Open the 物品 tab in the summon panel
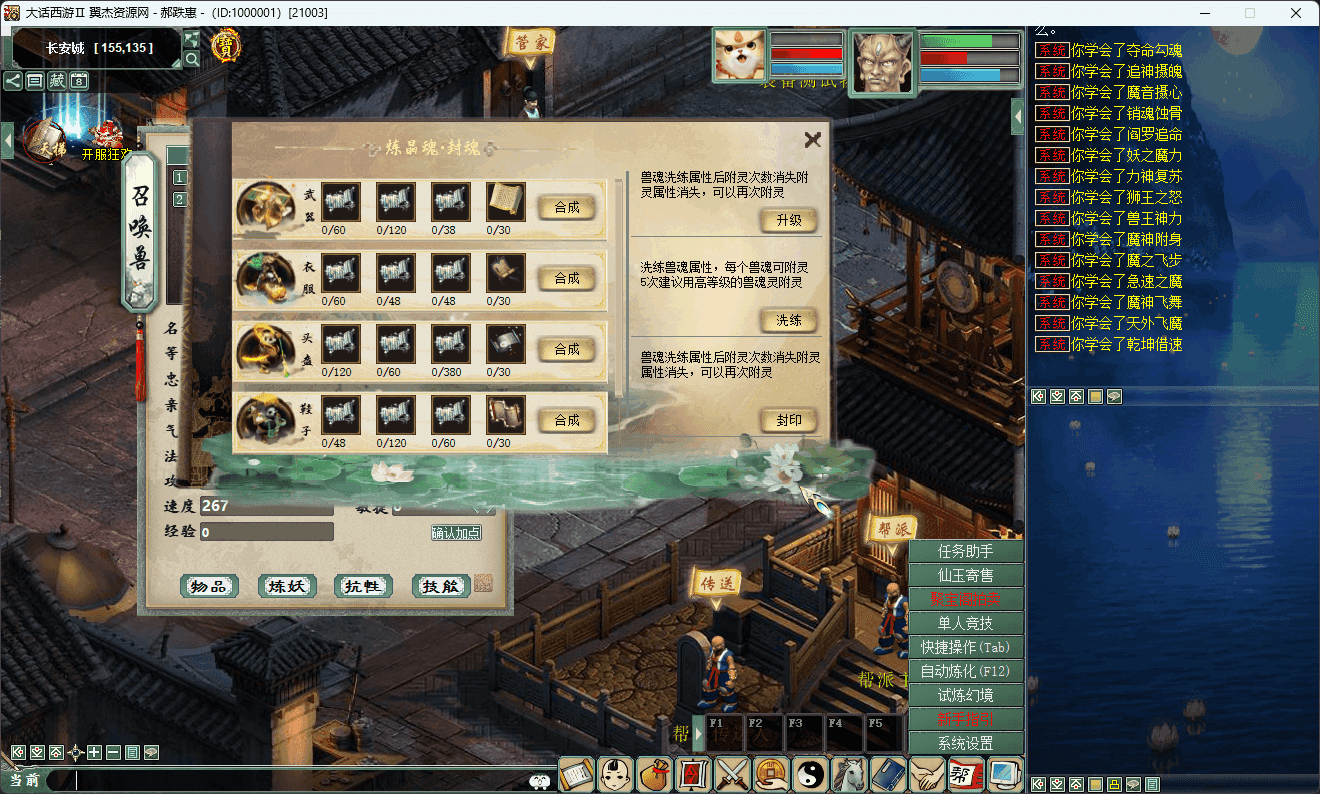This screenshot has height=794, width=1320. click(210, 586)
